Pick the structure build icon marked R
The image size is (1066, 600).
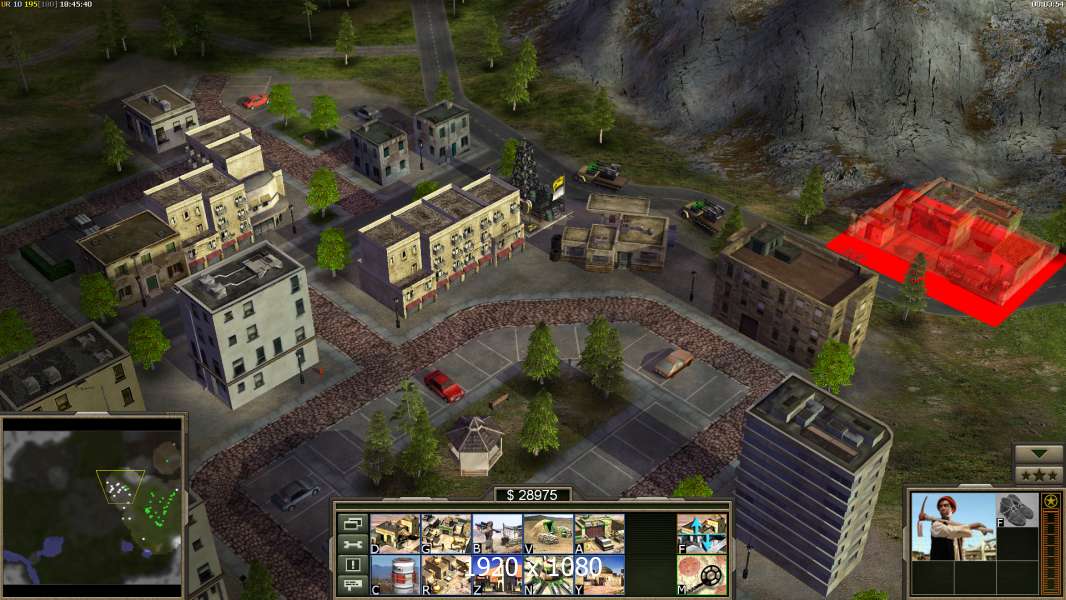[446, 574]
